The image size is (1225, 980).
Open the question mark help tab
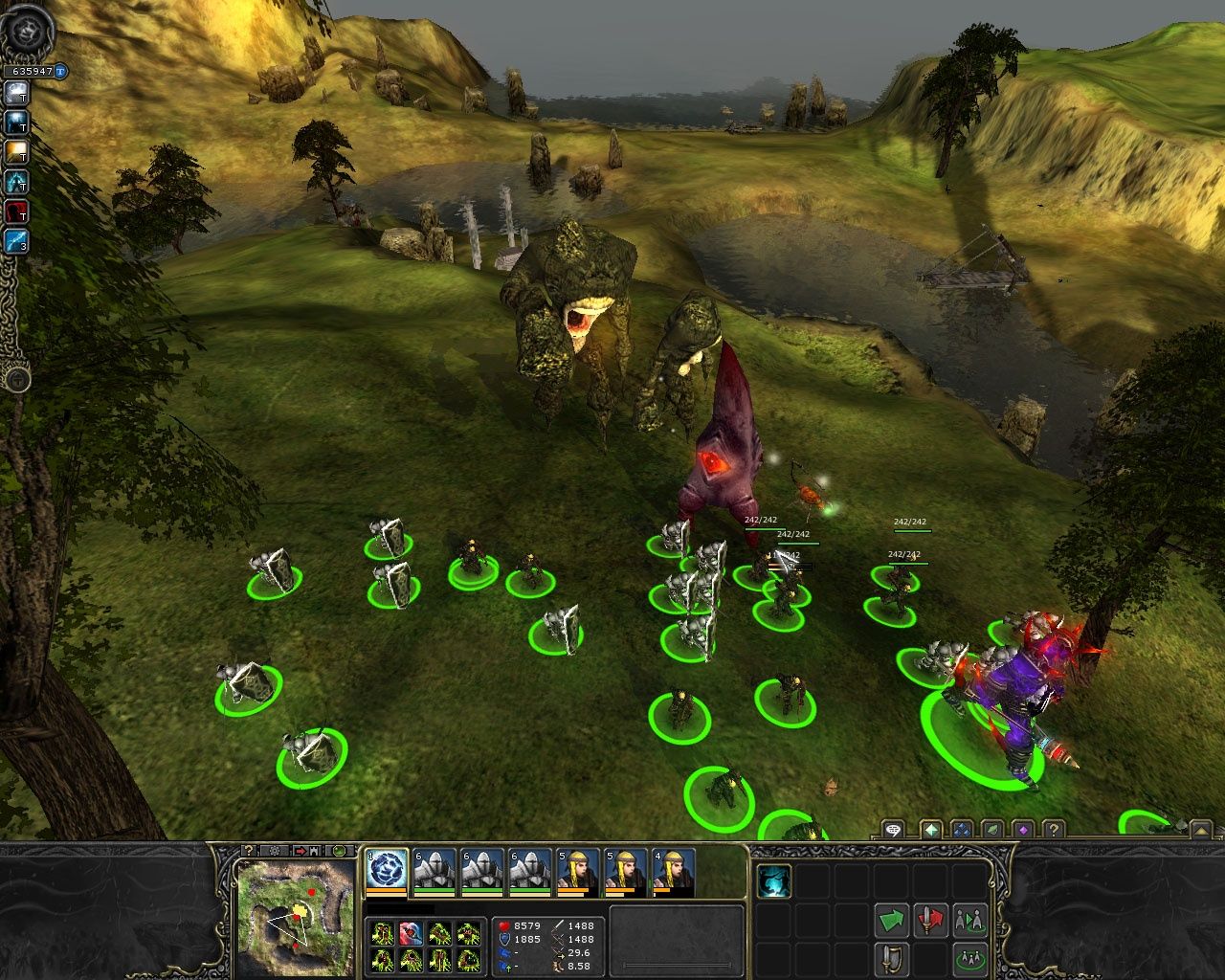coord(1053,830)
